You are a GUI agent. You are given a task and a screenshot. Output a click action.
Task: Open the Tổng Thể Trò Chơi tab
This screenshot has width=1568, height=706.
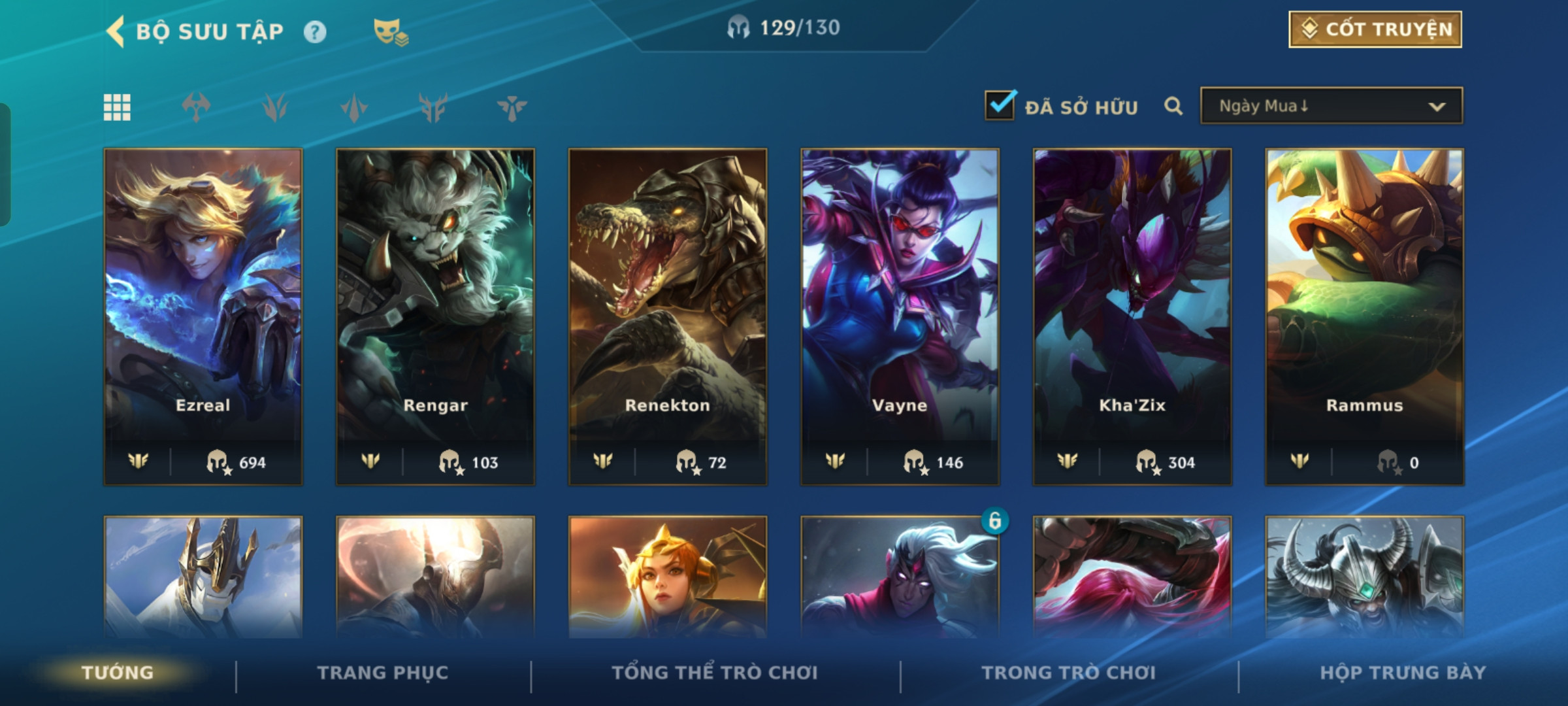715,673
